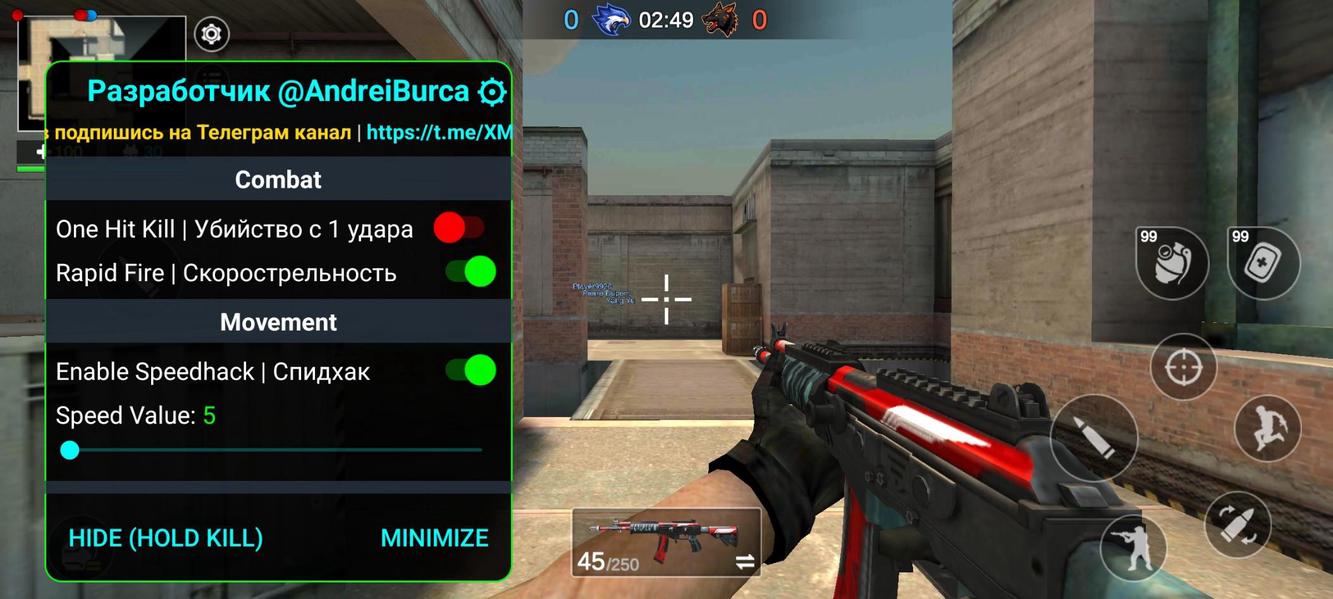Viewport: 1333px width, 599px height.
Task: Reload with the bullet arrows button
Action: 1237,524
